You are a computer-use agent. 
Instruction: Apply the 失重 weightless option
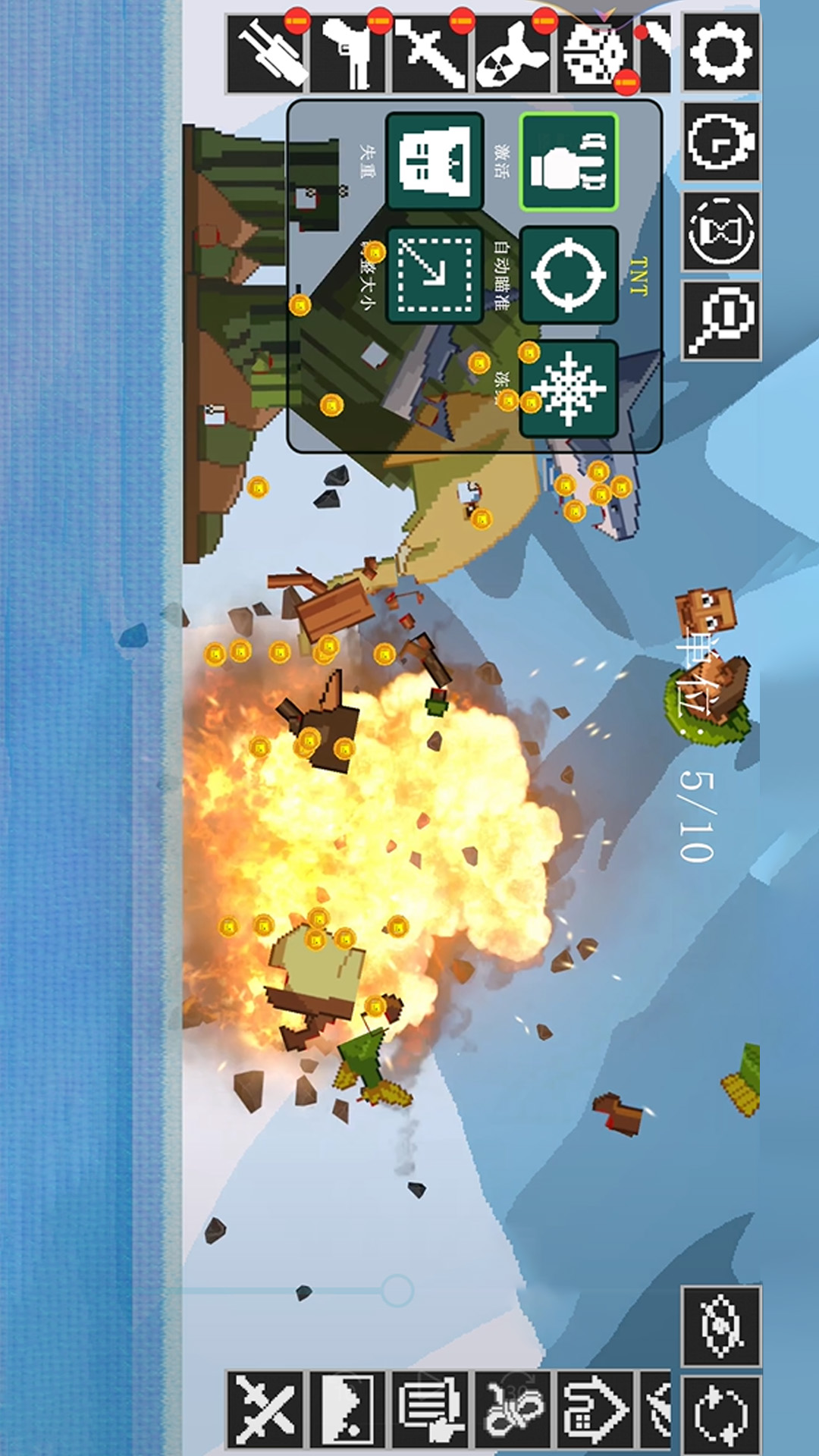click(x=435, y=162)
